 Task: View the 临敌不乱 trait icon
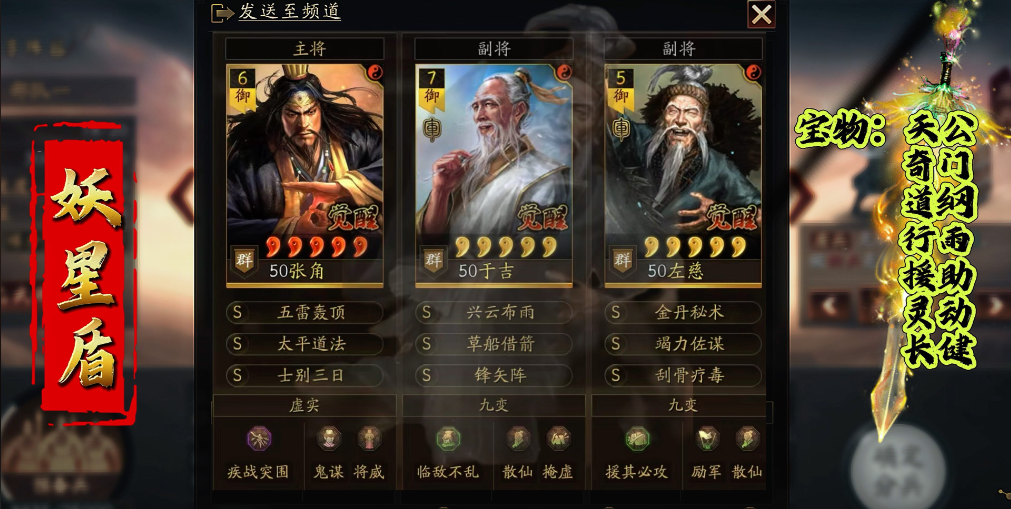(x=448, y=439)
